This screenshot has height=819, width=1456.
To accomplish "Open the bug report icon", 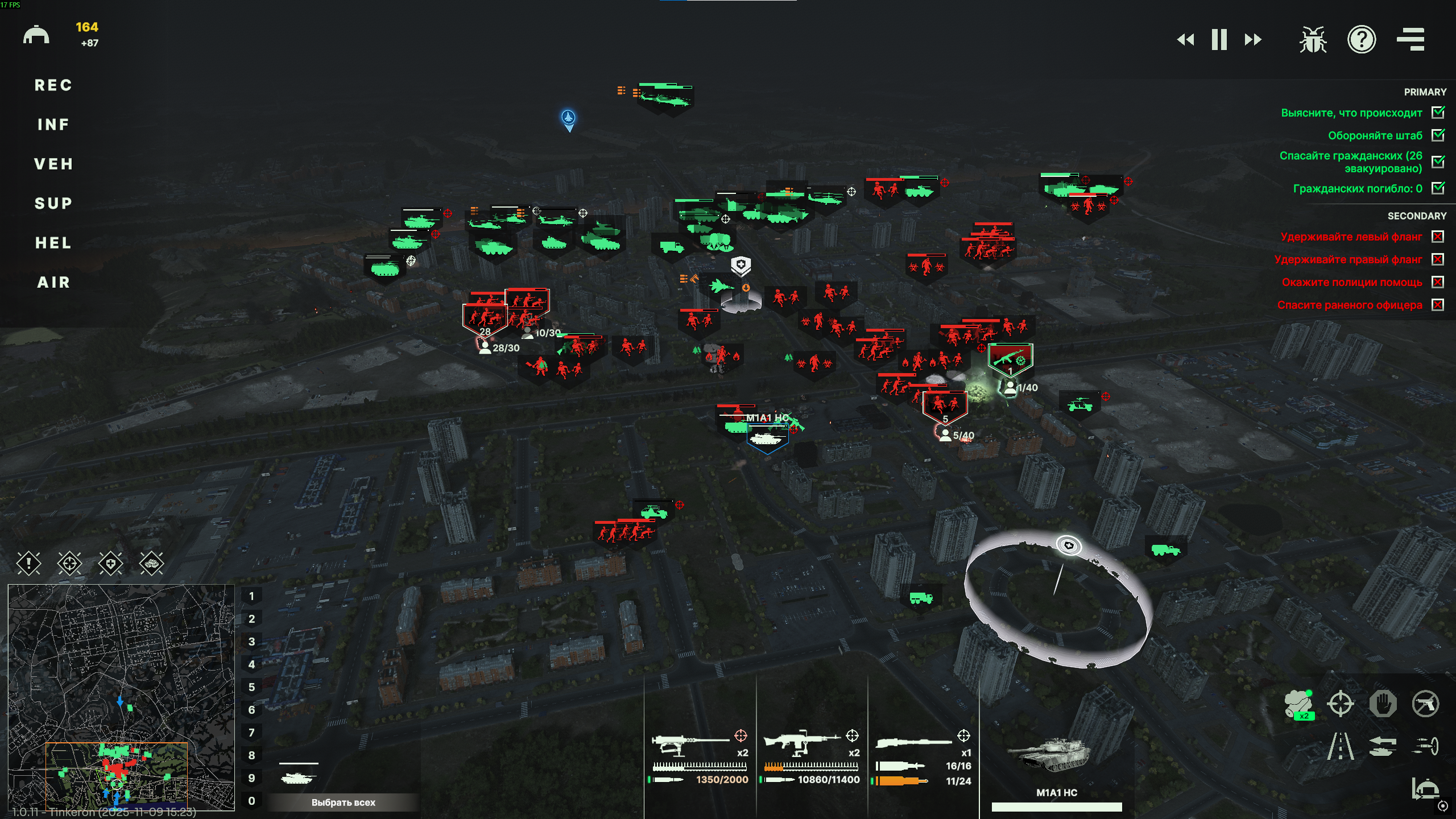I will [x=1313, y=40].
